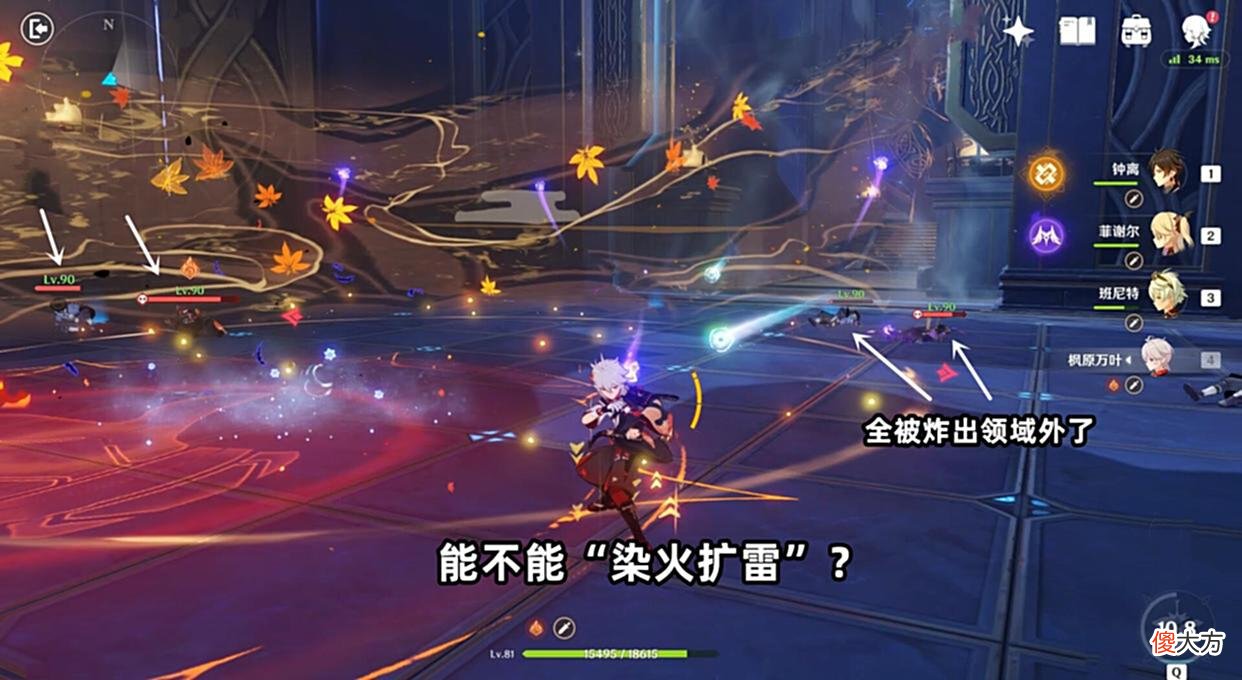Click the purple domain buff icon
Screen dimensions: 1242x680
pyautogui.click(x=1047, y=237)
